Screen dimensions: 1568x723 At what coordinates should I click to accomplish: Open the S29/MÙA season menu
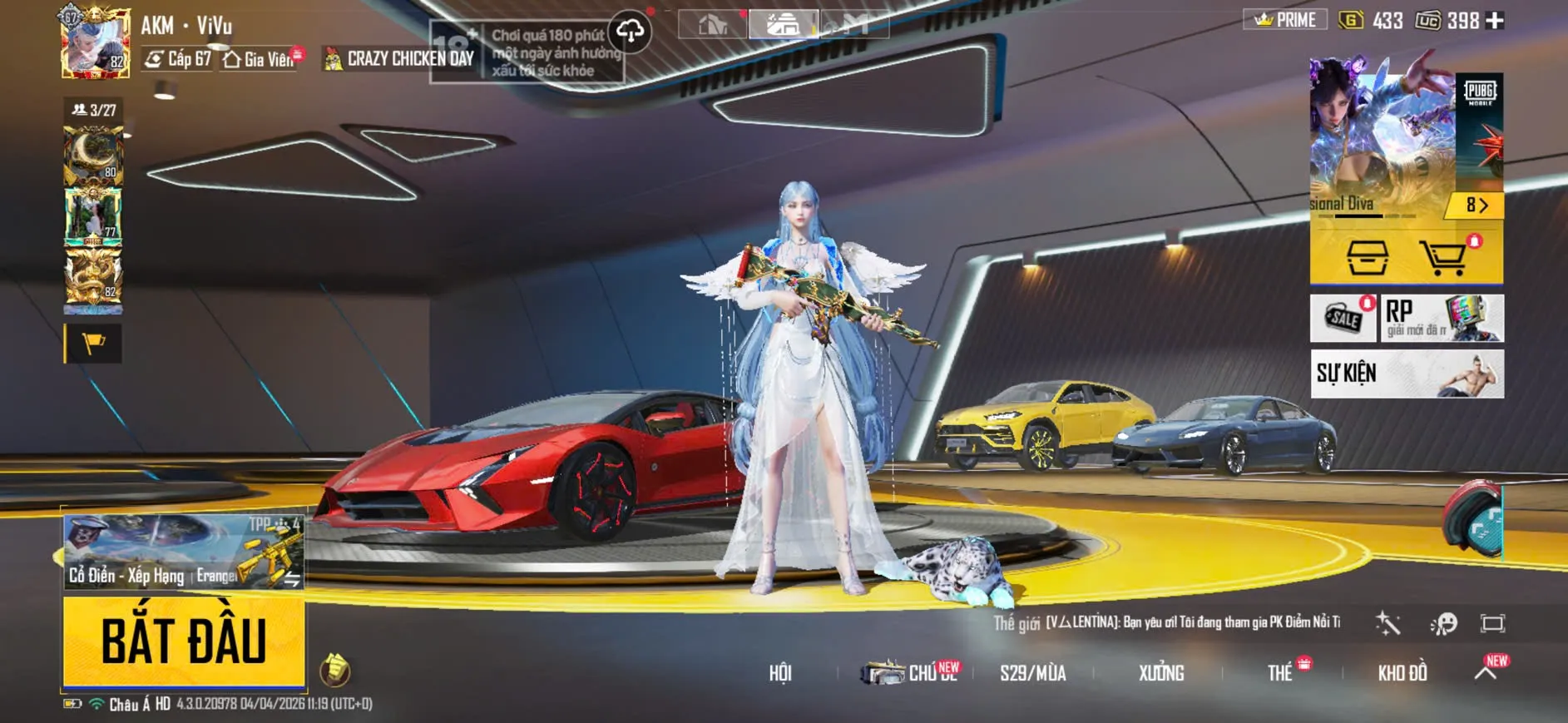point(1032,673)
